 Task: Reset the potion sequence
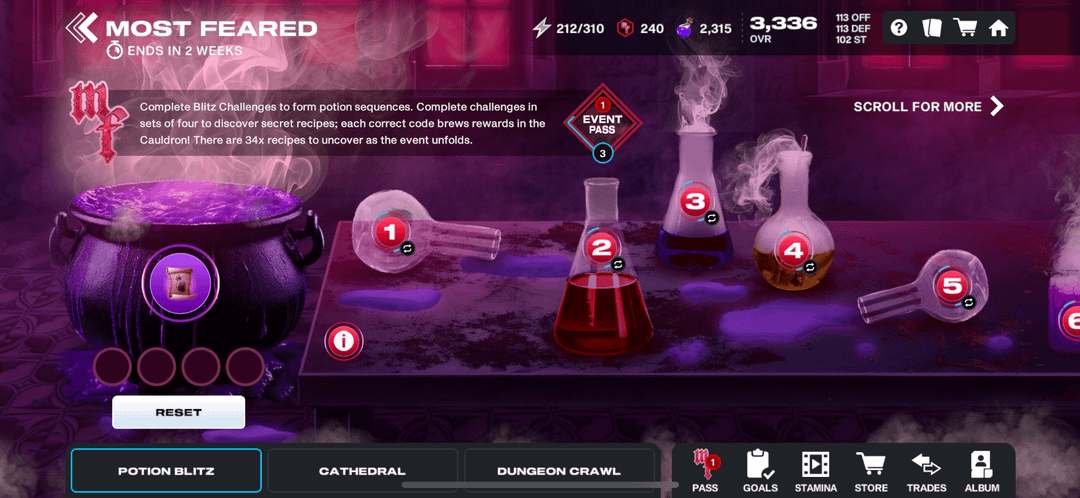(x=178, y=412)
